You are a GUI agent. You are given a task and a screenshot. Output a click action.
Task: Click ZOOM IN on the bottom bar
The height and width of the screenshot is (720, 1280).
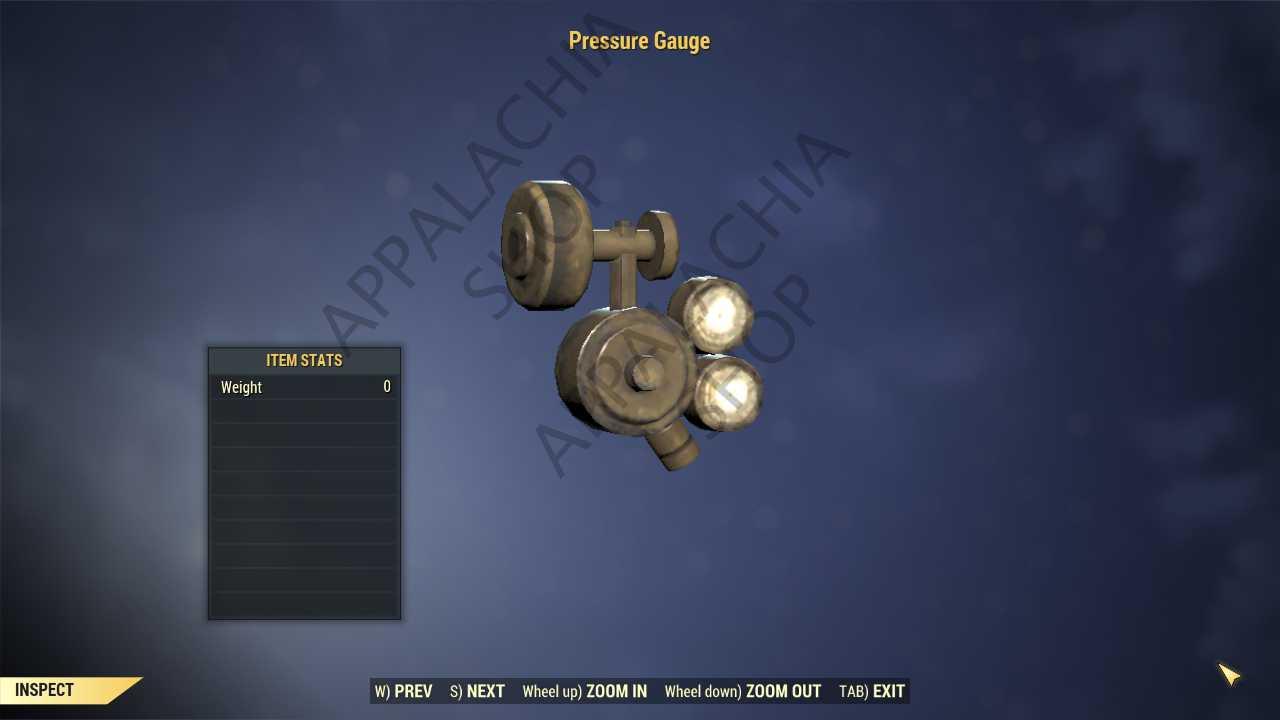(x=584, y=691)
